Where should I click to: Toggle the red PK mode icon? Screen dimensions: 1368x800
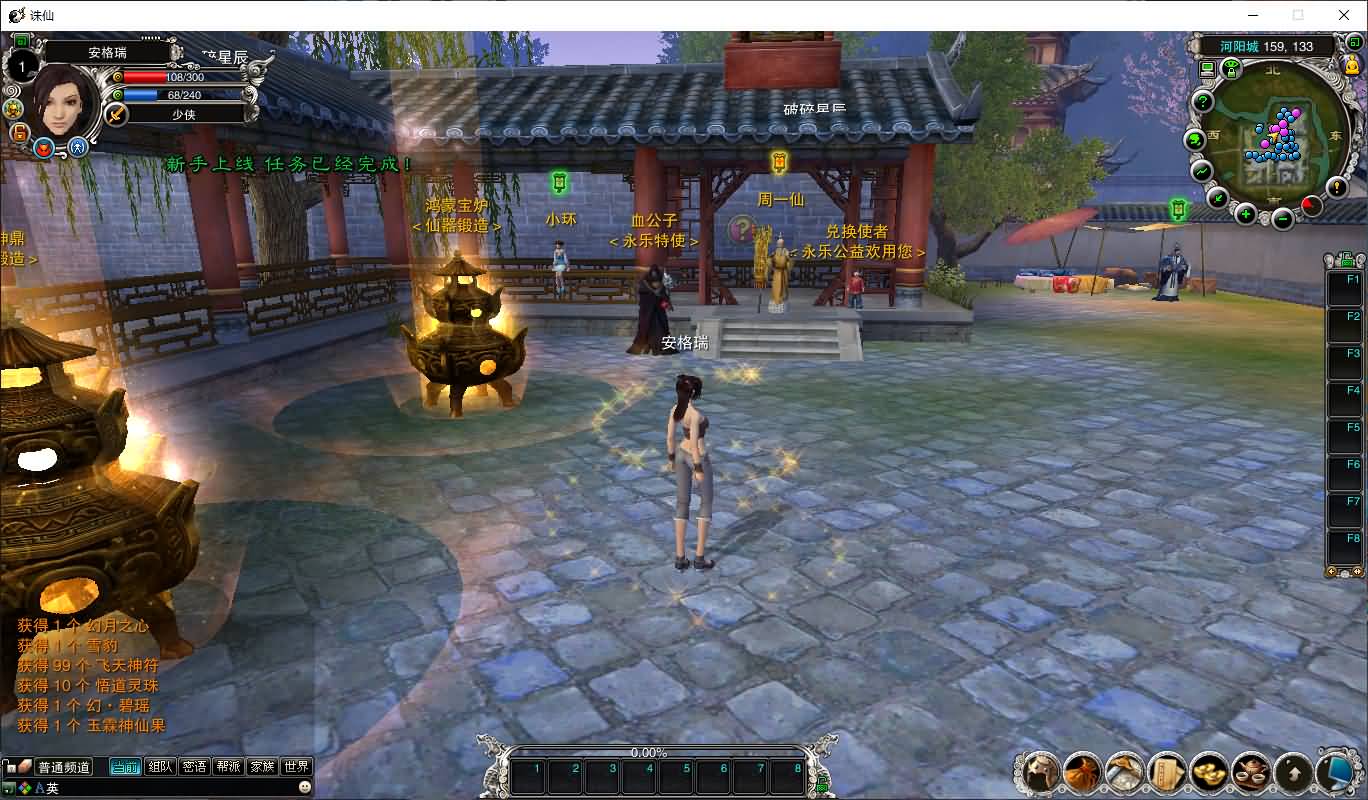click(x=44, y=148)
